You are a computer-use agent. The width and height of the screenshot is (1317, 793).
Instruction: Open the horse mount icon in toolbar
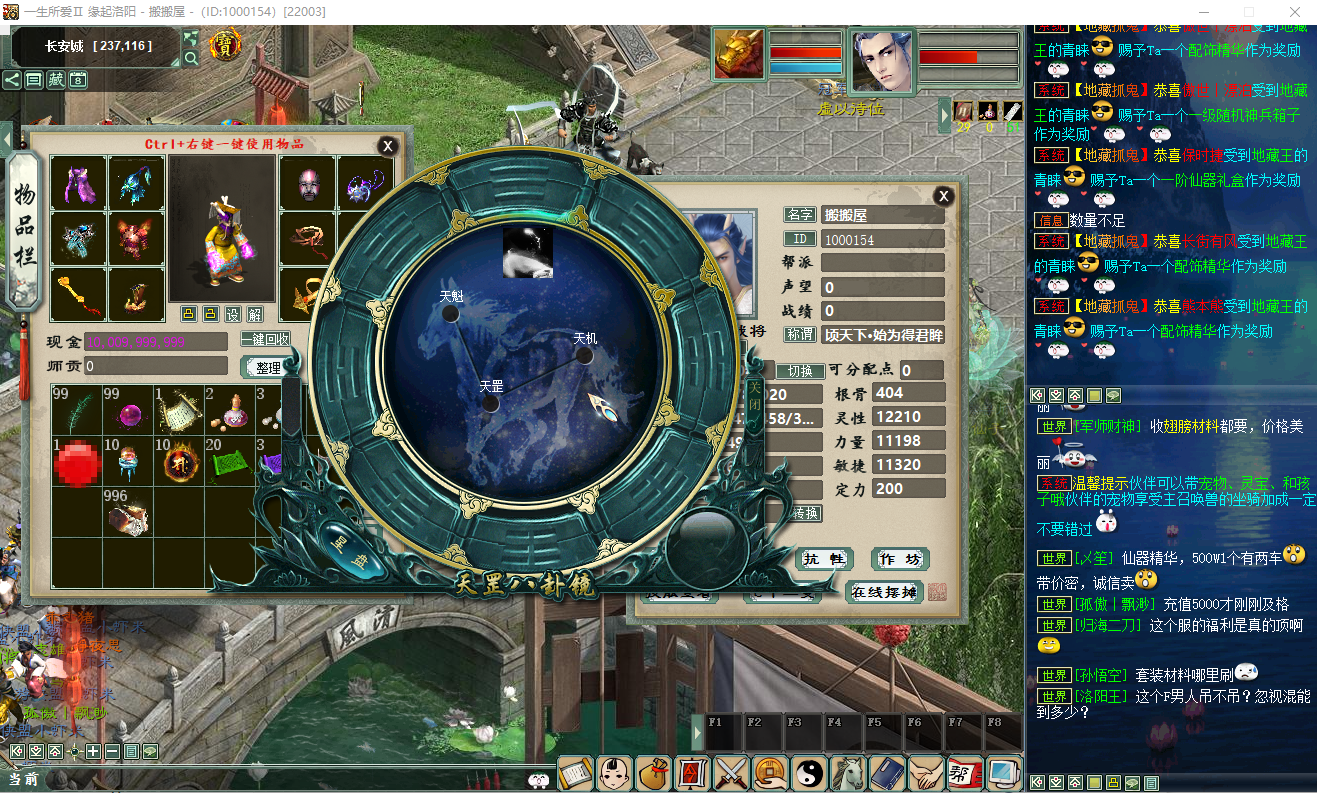pyautogui.click(x=848, y=772)
